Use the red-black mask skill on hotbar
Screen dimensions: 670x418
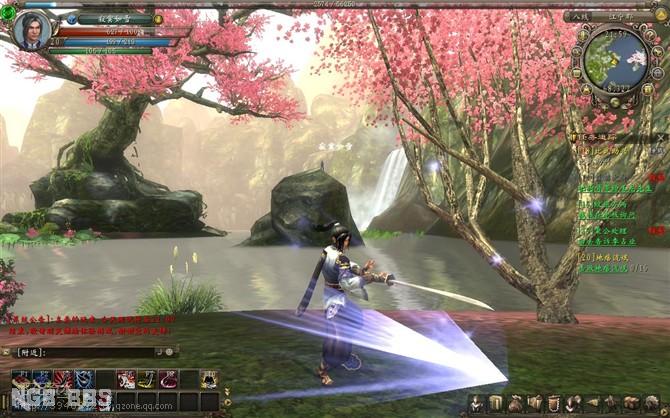[62, 379]
